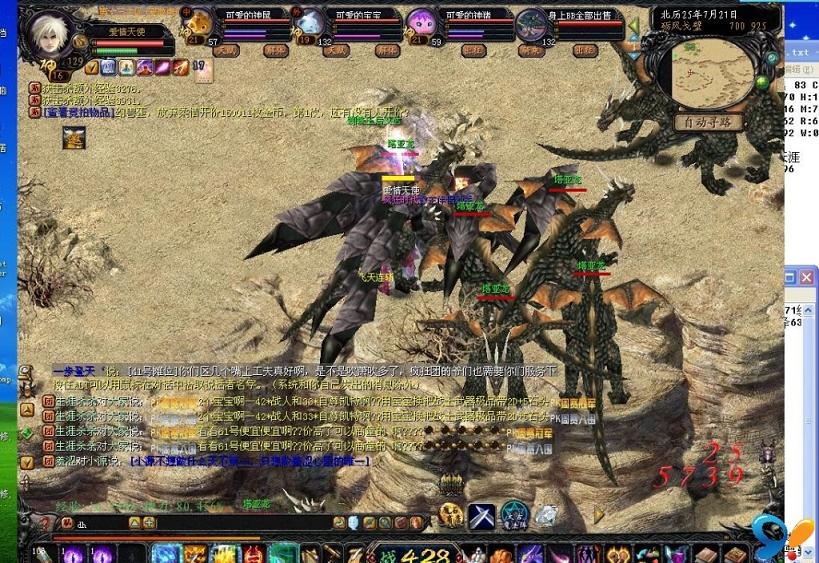Open the book icon on bottom bar

point(706,555)
